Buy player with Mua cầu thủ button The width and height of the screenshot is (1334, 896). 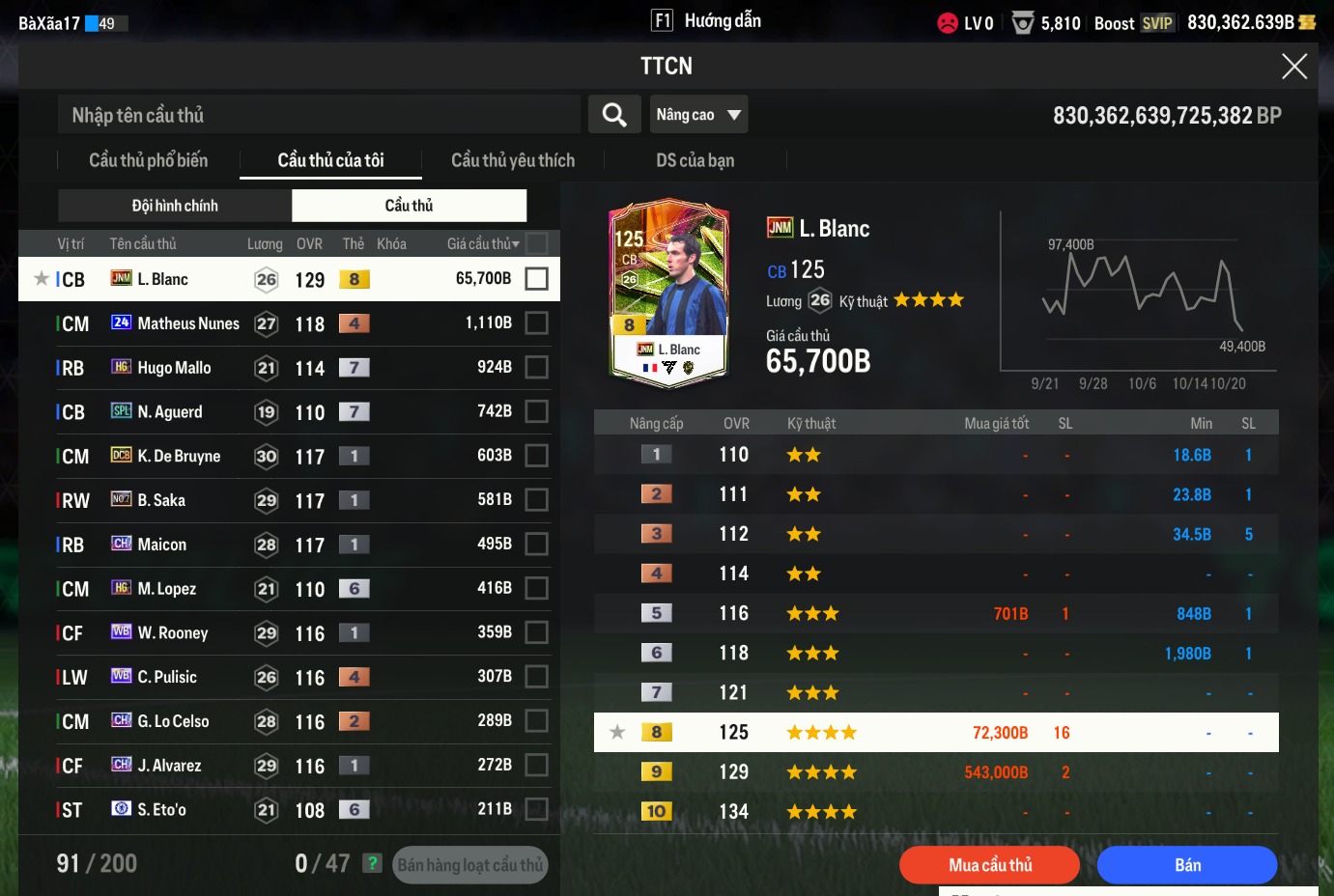989,865
